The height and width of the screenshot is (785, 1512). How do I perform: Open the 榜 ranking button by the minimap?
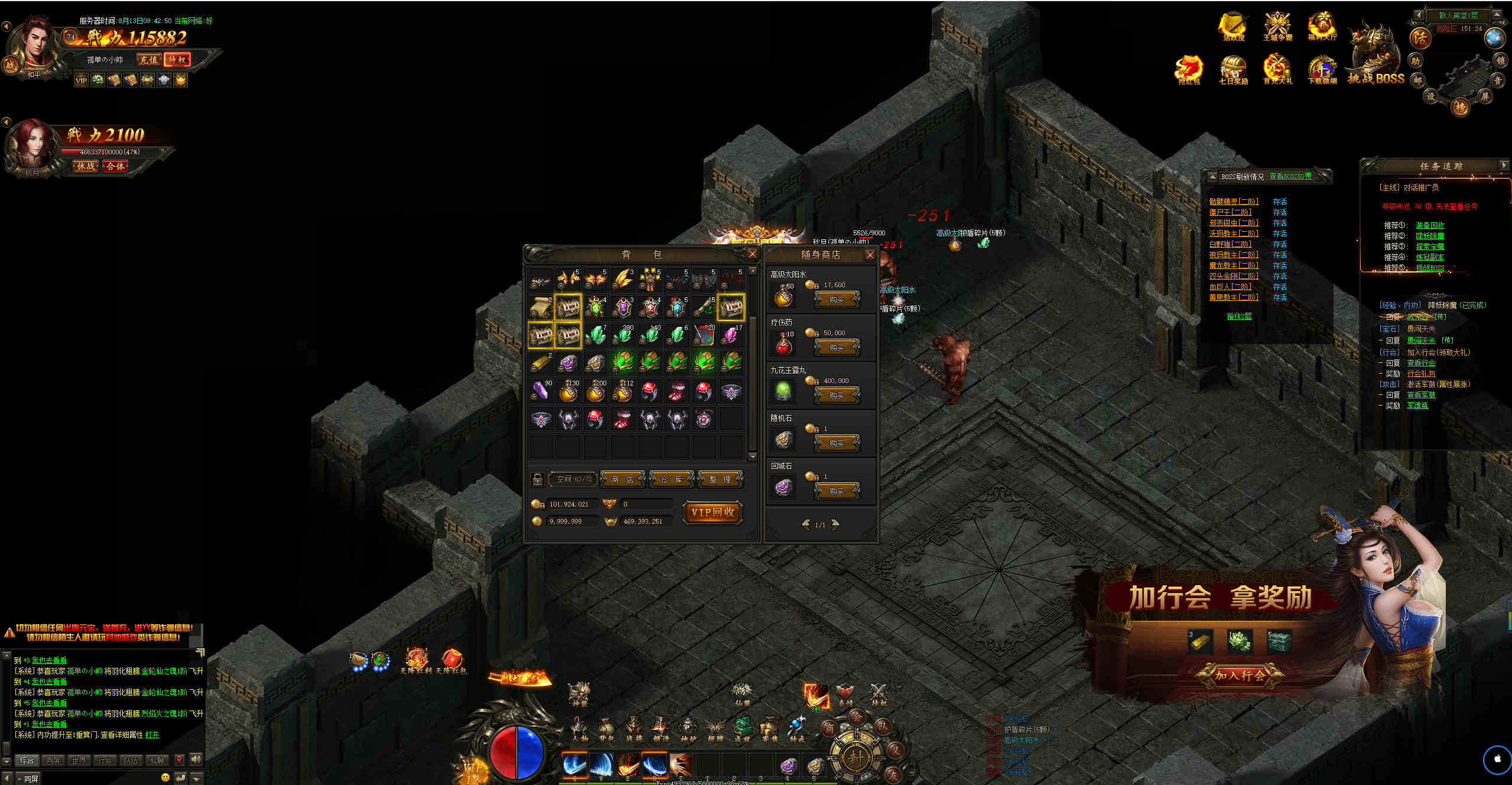coord(1461,107)
